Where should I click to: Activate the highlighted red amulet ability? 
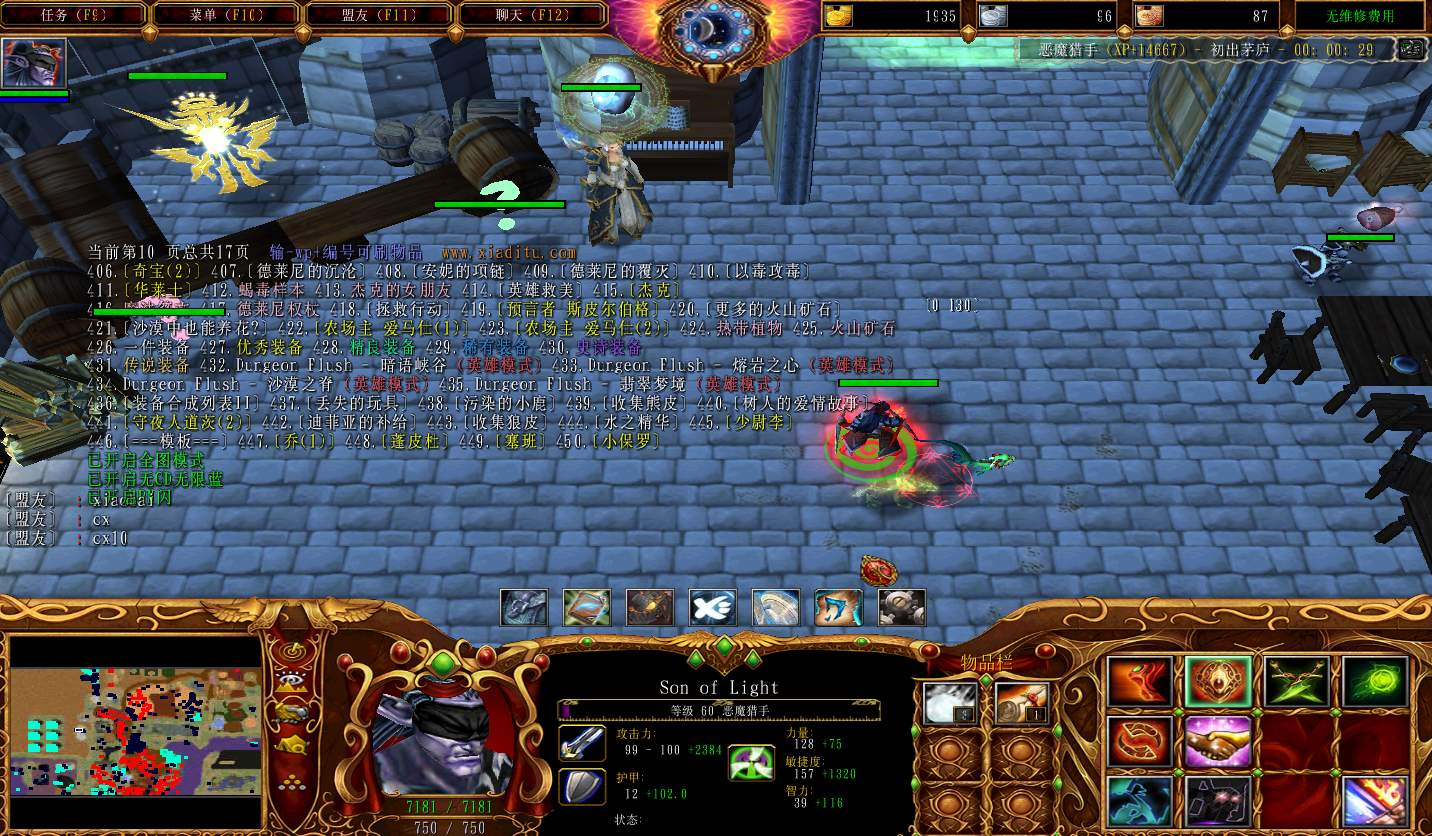click(x=1219, y=682)
